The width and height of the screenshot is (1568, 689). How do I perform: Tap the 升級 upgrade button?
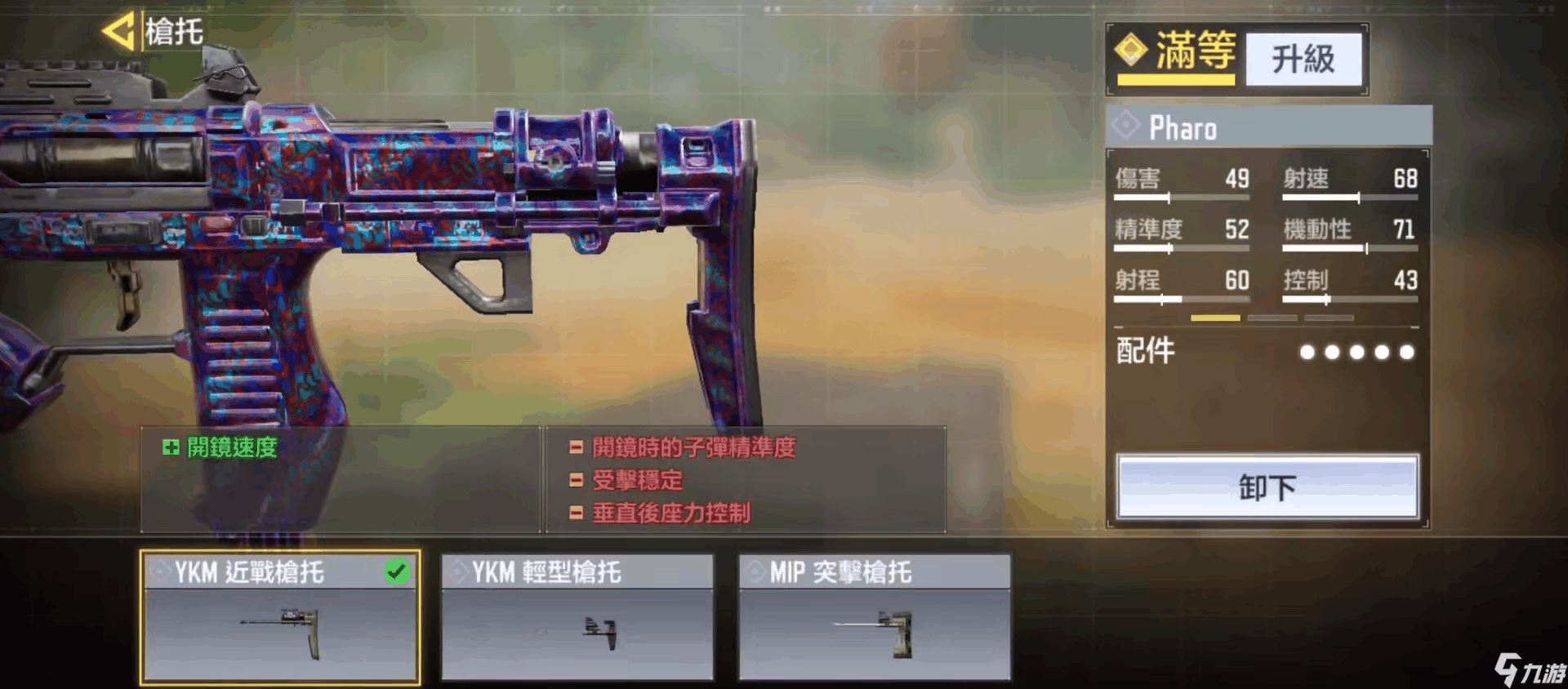point(1303,59)
